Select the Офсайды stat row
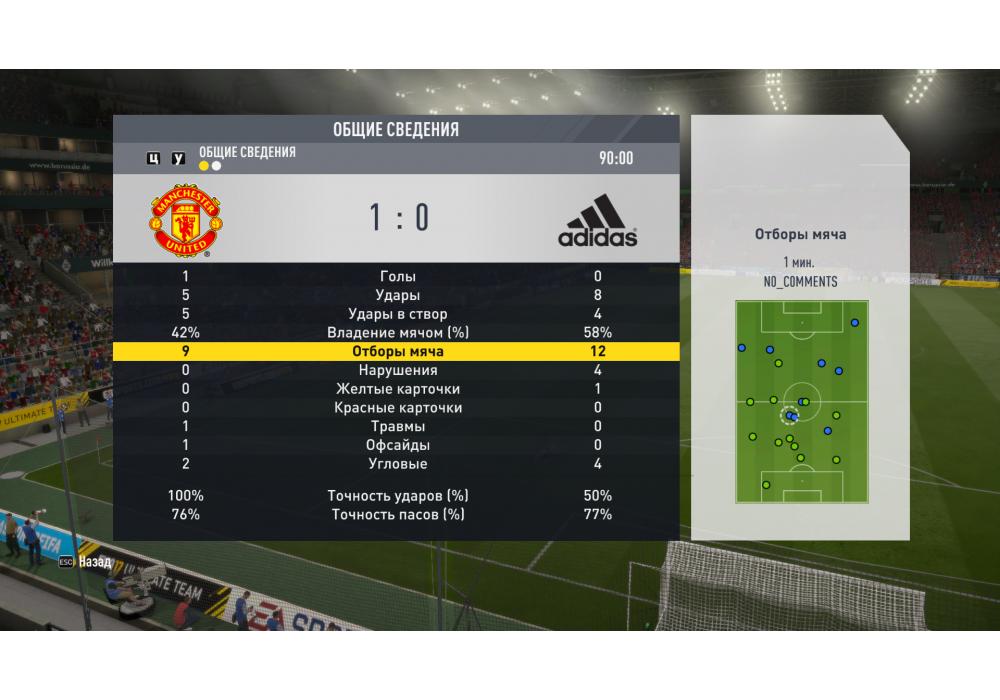1000x700 pixels. [x=397, y=445]
